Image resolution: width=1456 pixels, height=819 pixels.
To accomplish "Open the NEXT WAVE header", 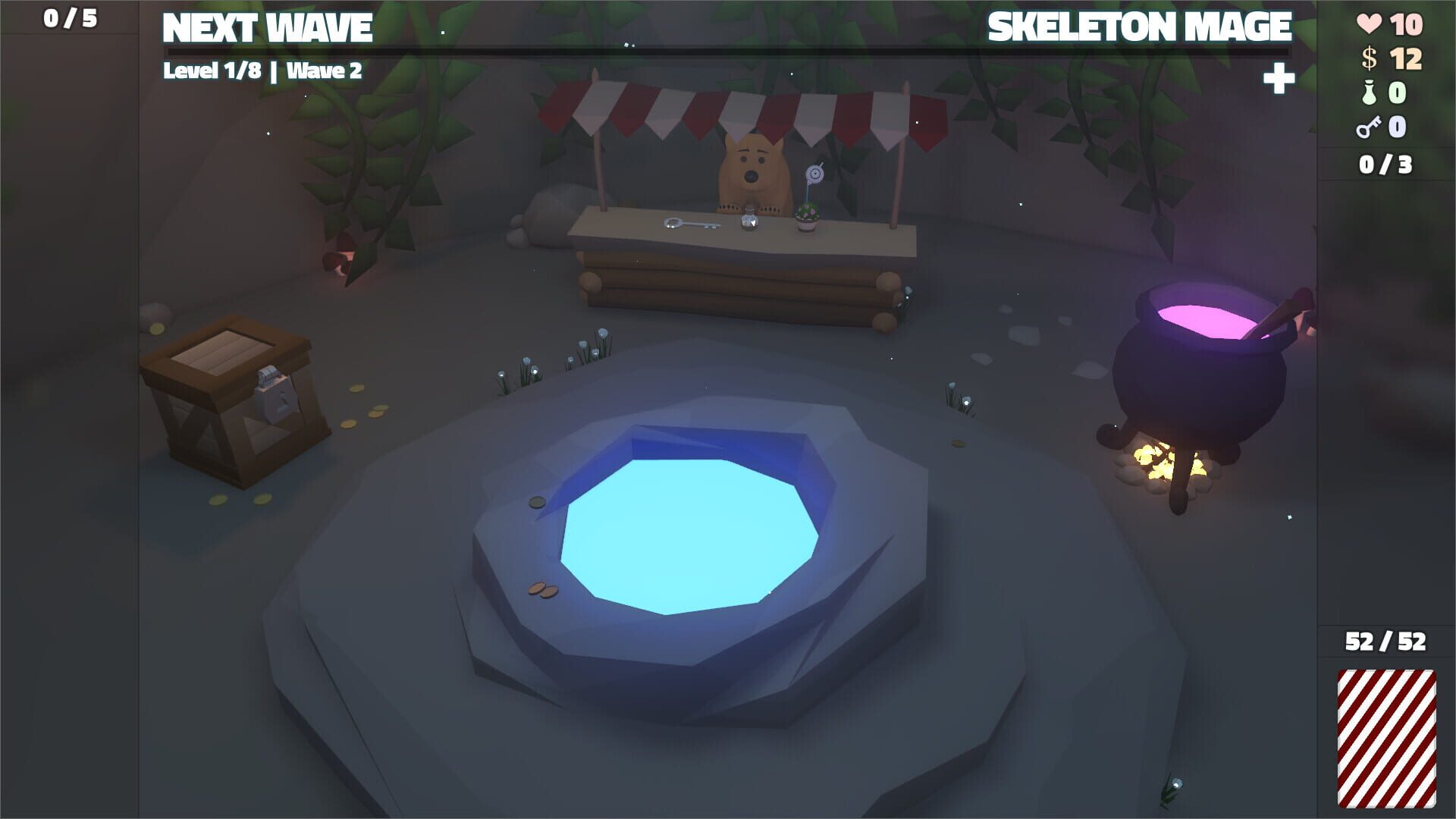I will (267, 27).
